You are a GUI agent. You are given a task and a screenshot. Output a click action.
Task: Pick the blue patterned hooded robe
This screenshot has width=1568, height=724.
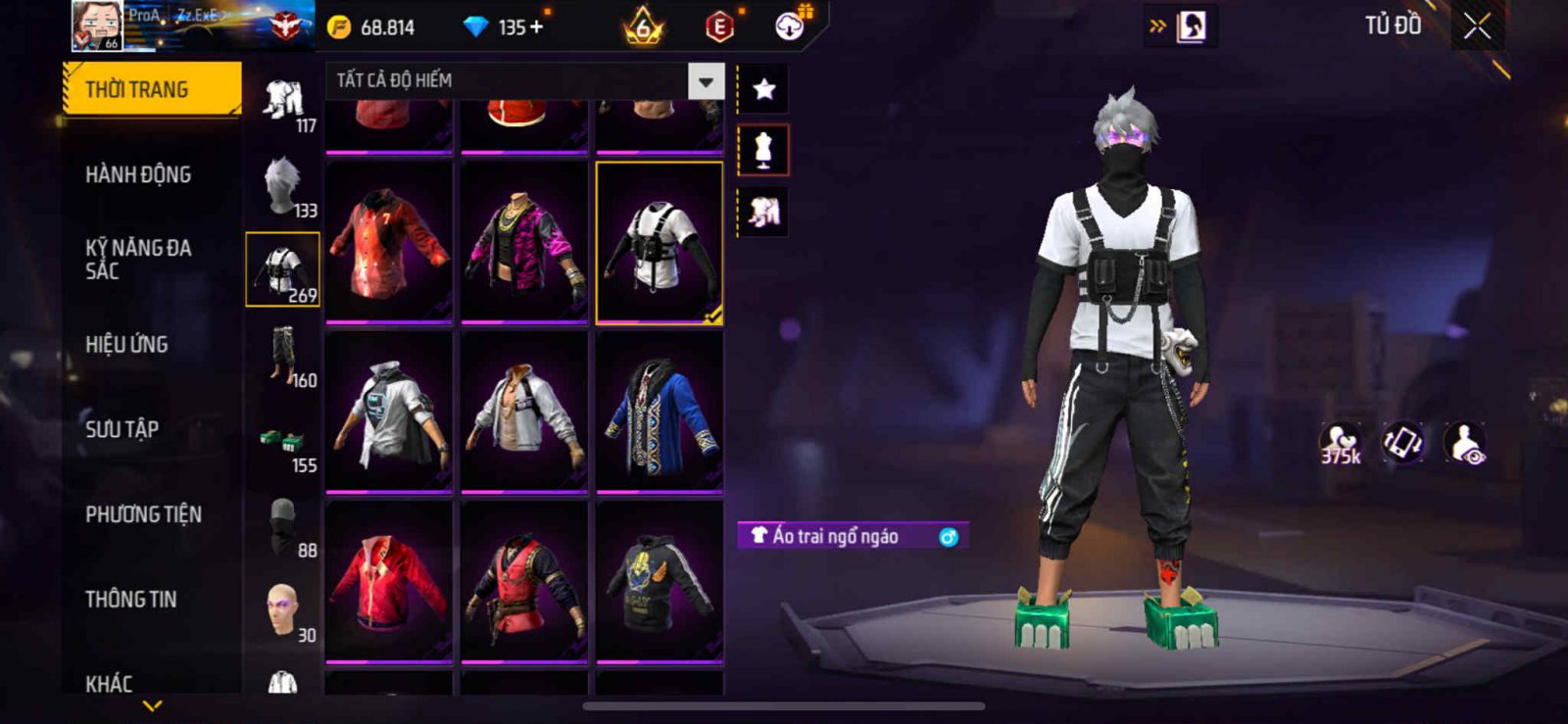[660, 412]
